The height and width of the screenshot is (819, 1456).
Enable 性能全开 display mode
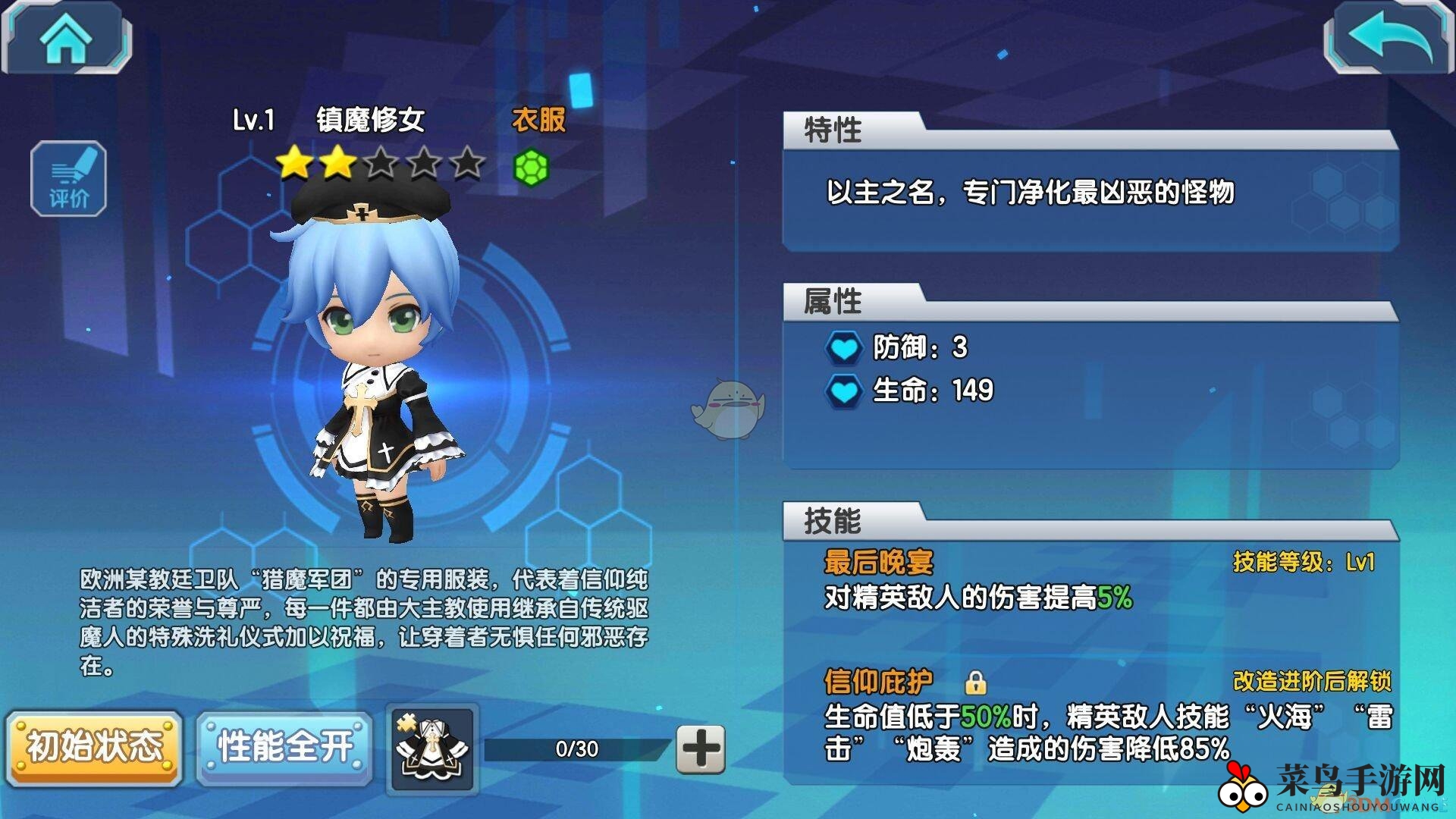pyautogui.click(x=286, y=746)
